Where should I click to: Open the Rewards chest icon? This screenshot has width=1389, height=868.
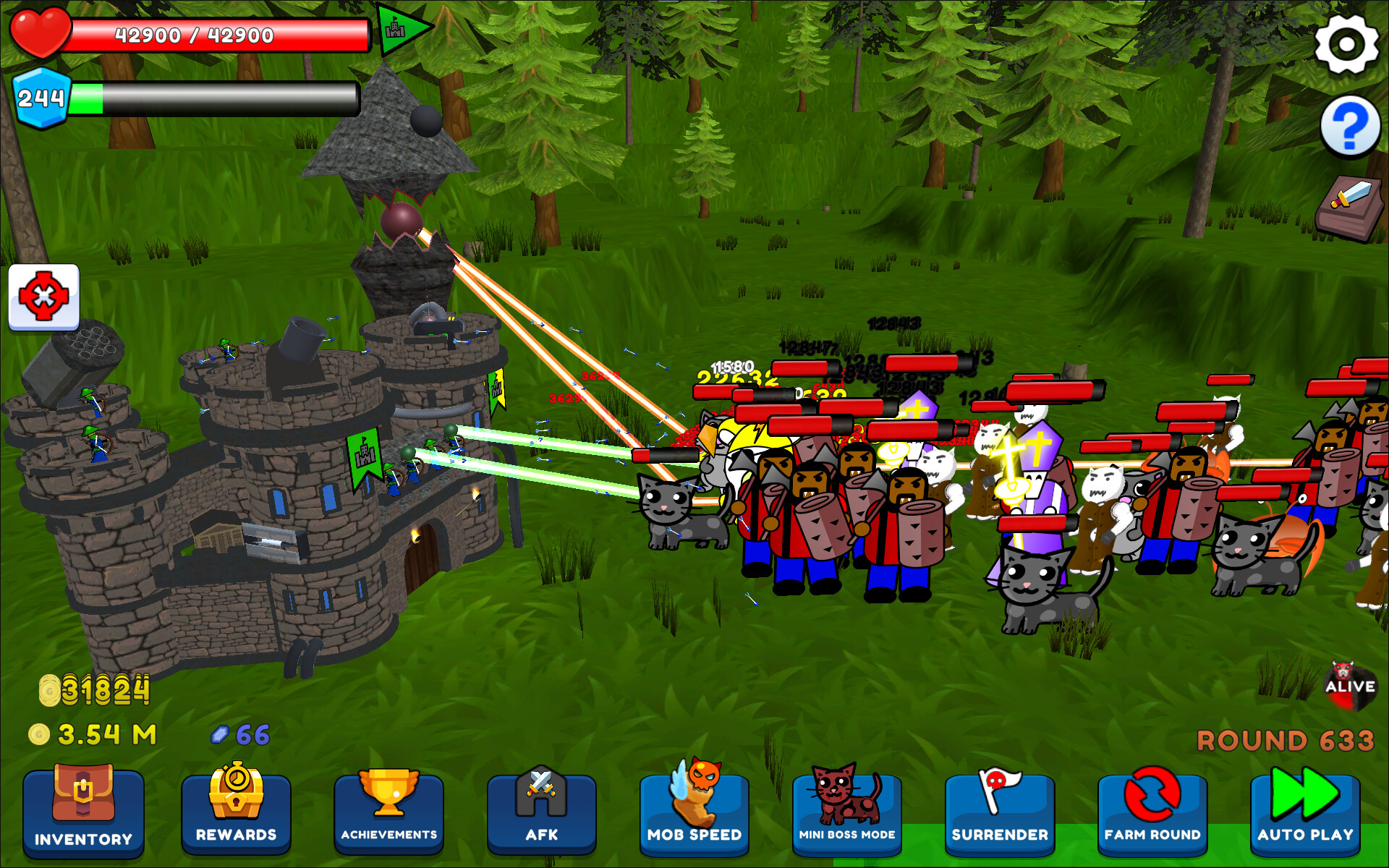(237, 796)
